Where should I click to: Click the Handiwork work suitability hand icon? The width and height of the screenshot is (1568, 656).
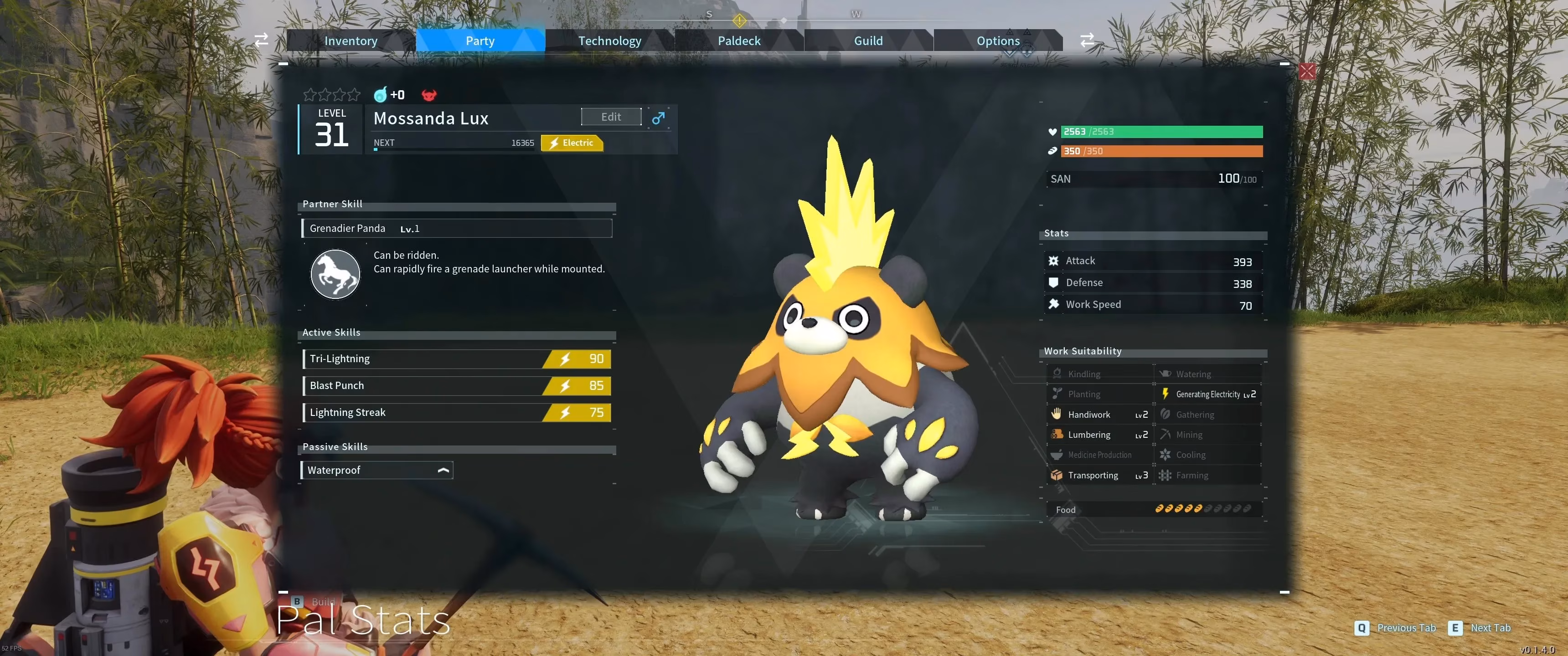pyautogui.click(x=1057, y=415)
